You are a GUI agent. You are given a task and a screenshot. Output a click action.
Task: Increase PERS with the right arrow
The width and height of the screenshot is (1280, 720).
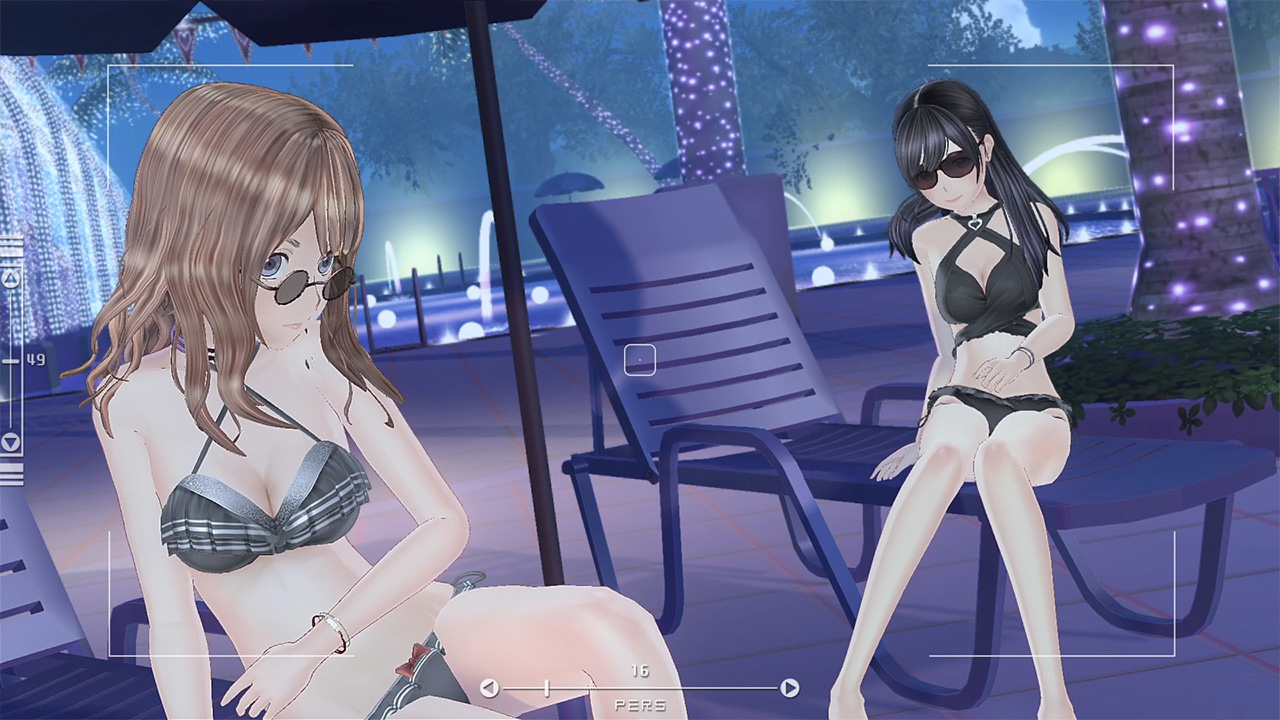click(x=789, y=688)
